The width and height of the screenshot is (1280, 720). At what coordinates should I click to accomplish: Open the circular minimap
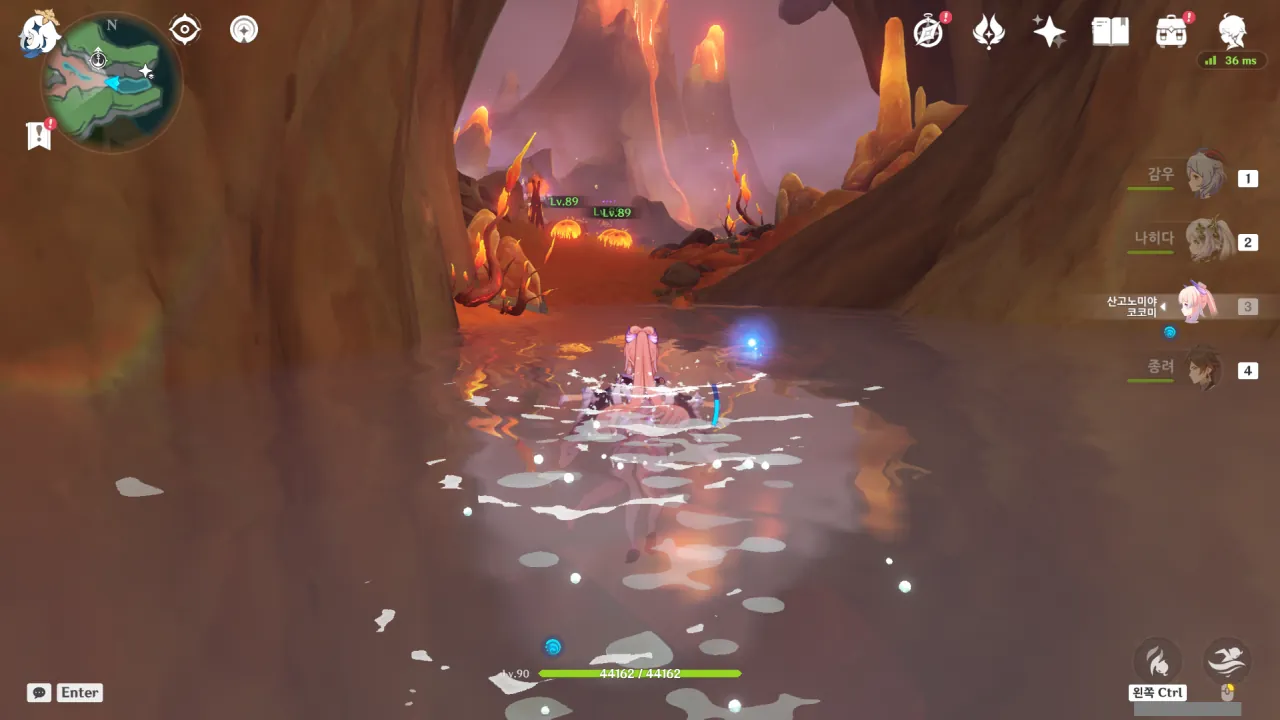(111, 82)
